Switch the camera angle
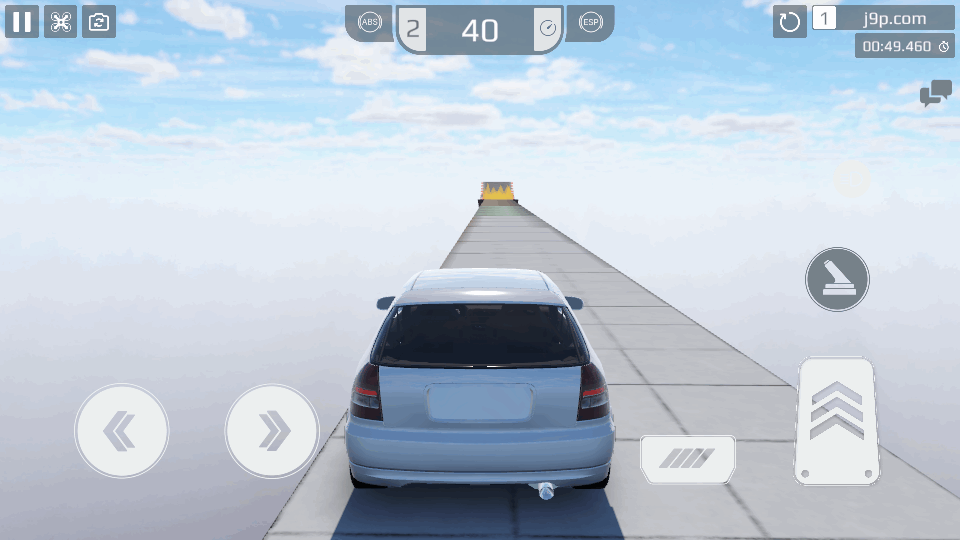The width and height of the screenshot is (960, 540). coord(98,21)
